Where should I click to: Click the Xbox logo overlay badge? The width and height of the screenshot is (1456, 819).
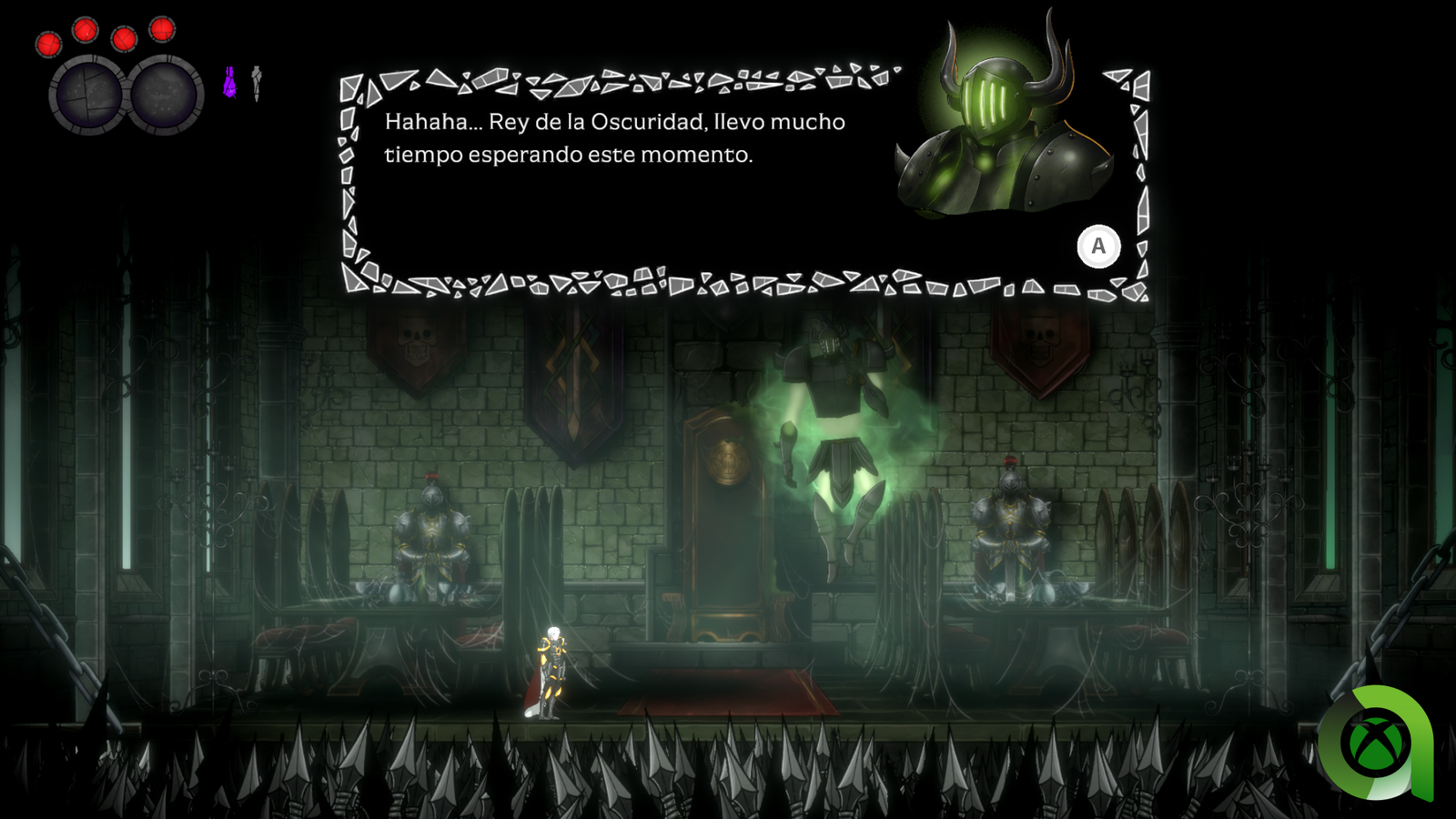[1375, 743]
